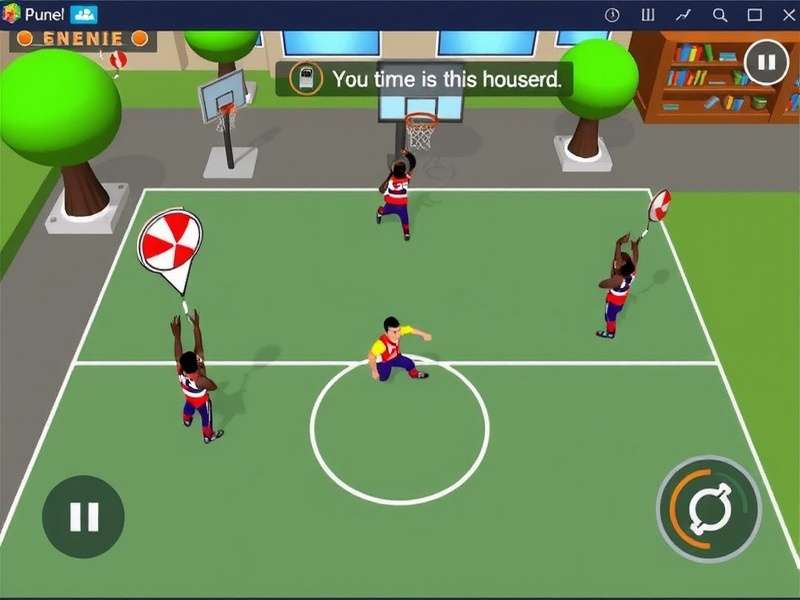Click the white-ringed pause button

point(766,63)
